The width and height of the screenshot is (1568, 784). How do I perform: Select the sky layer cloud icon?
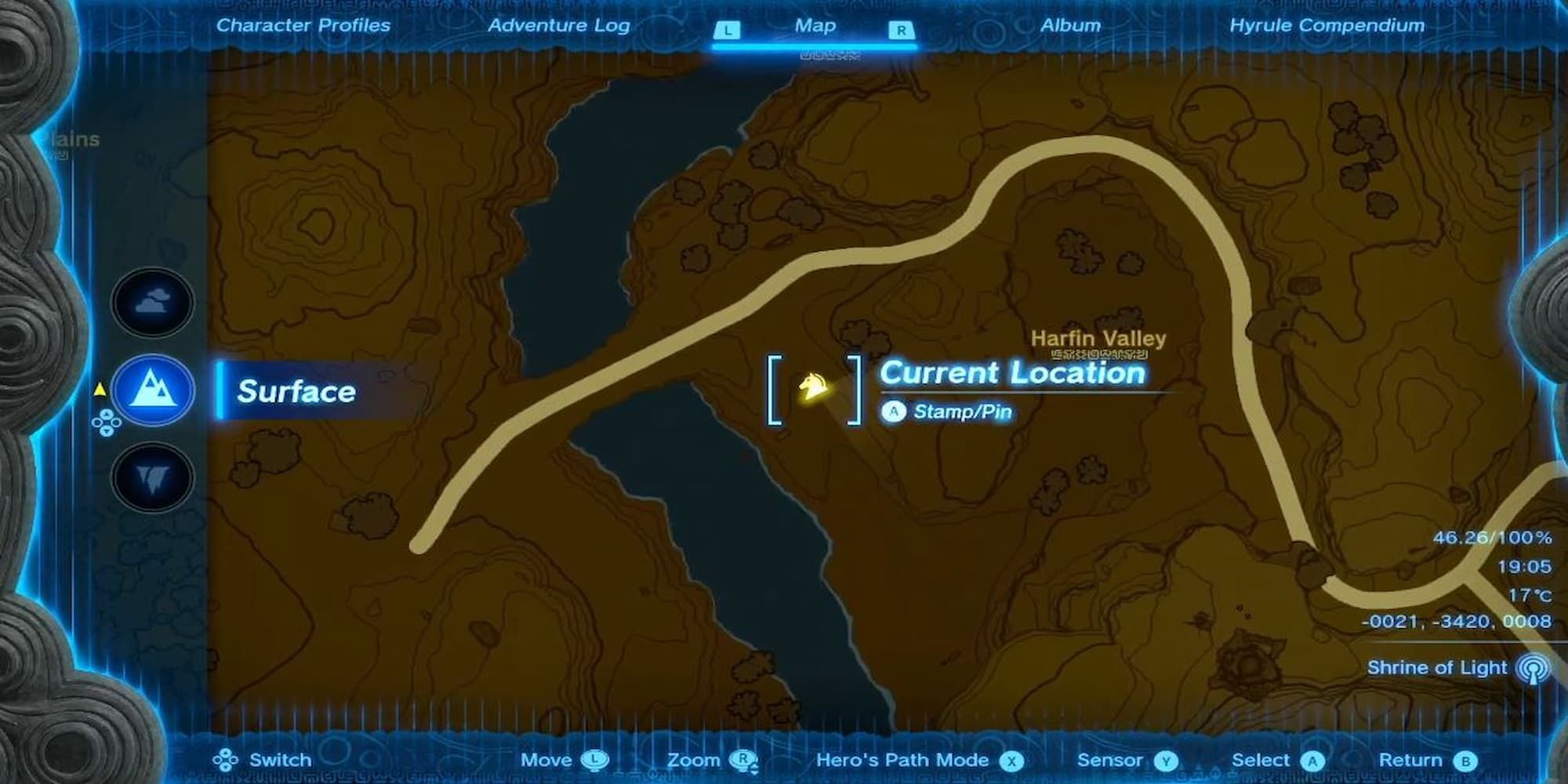[x=151, y=303]
